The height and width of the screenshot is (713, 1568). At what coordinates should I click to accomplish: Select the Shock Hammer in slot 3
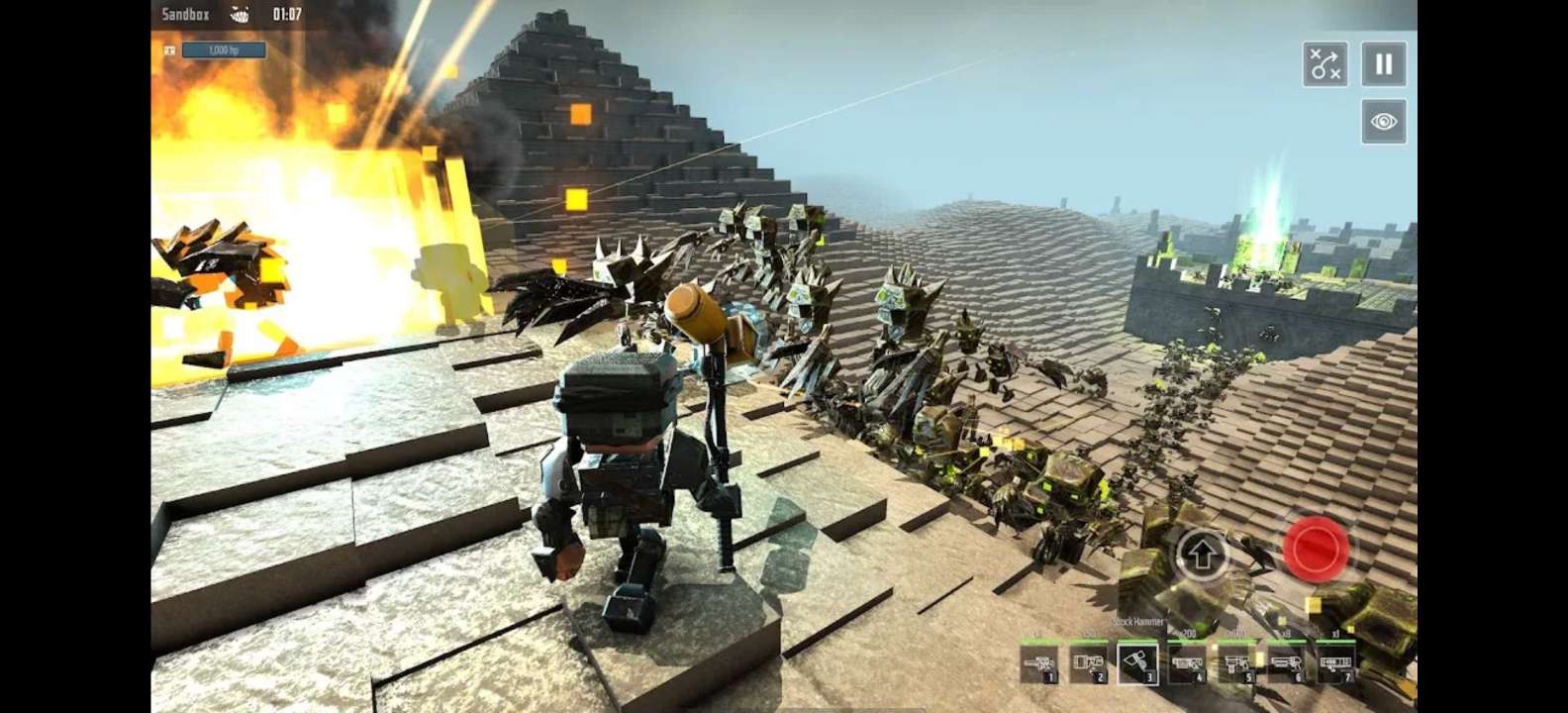(1137, 663)
